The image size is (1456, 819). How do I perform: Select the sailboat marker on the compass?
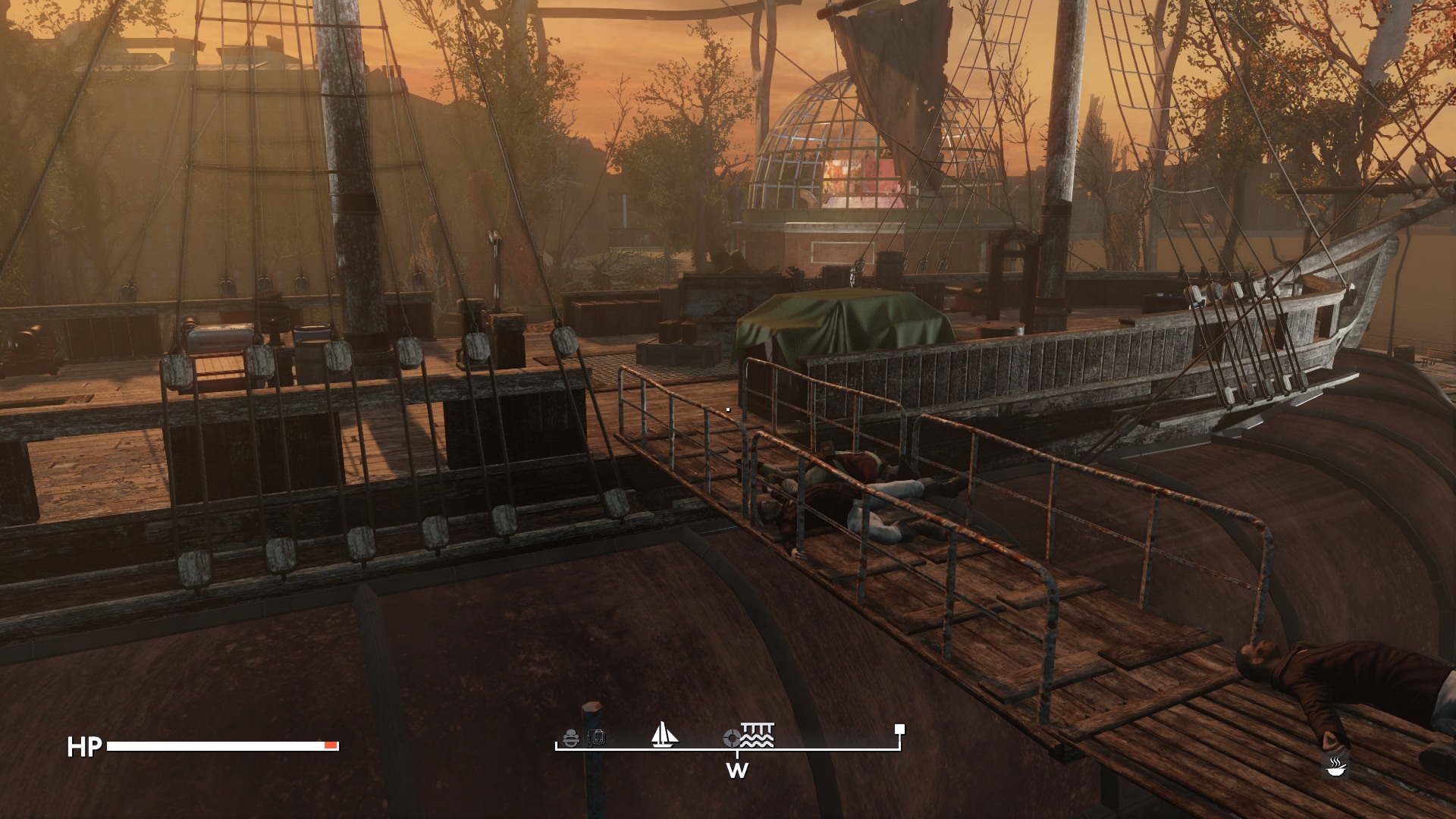point(664,734)
